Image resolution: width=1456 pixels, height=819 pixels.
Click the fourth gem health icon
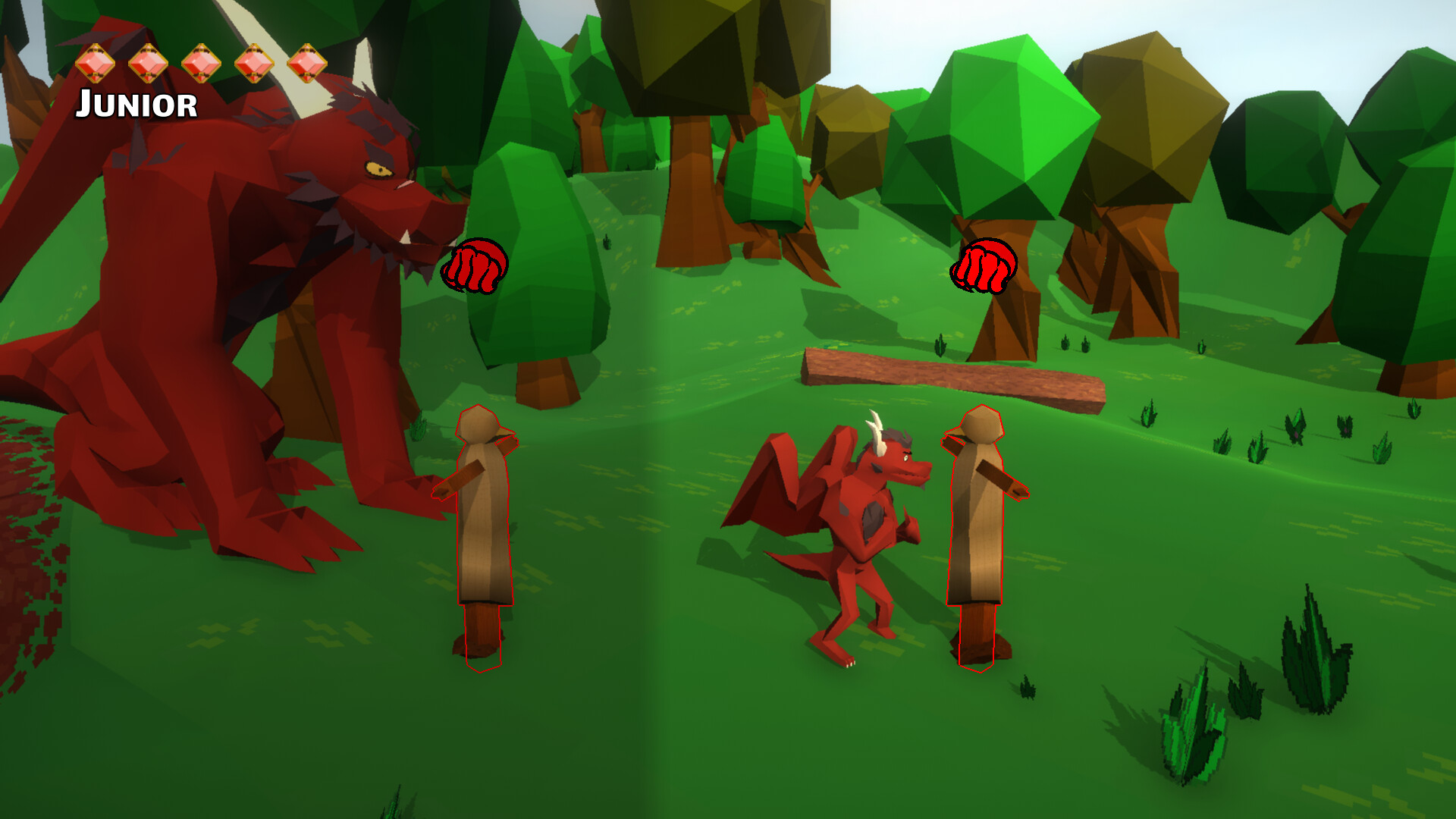click(x=253, y=65)
